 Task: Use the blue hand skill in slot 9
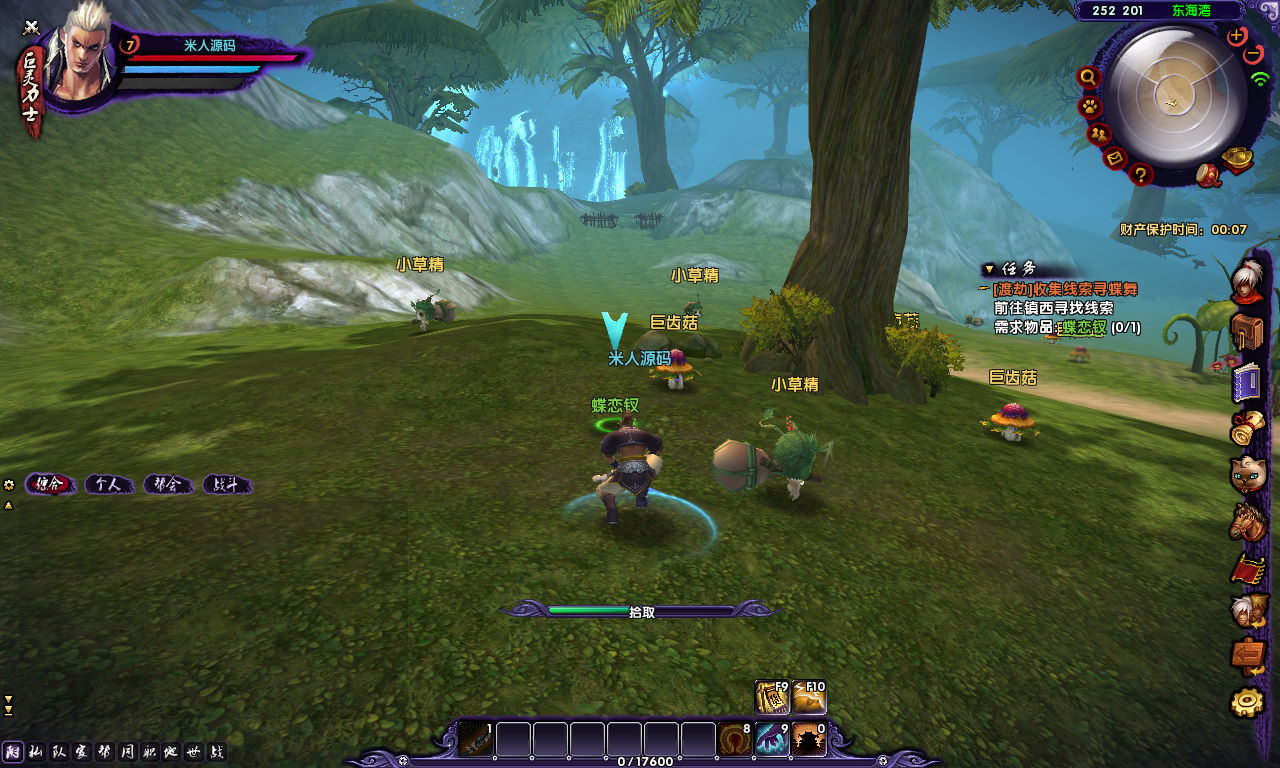(771, 740)
